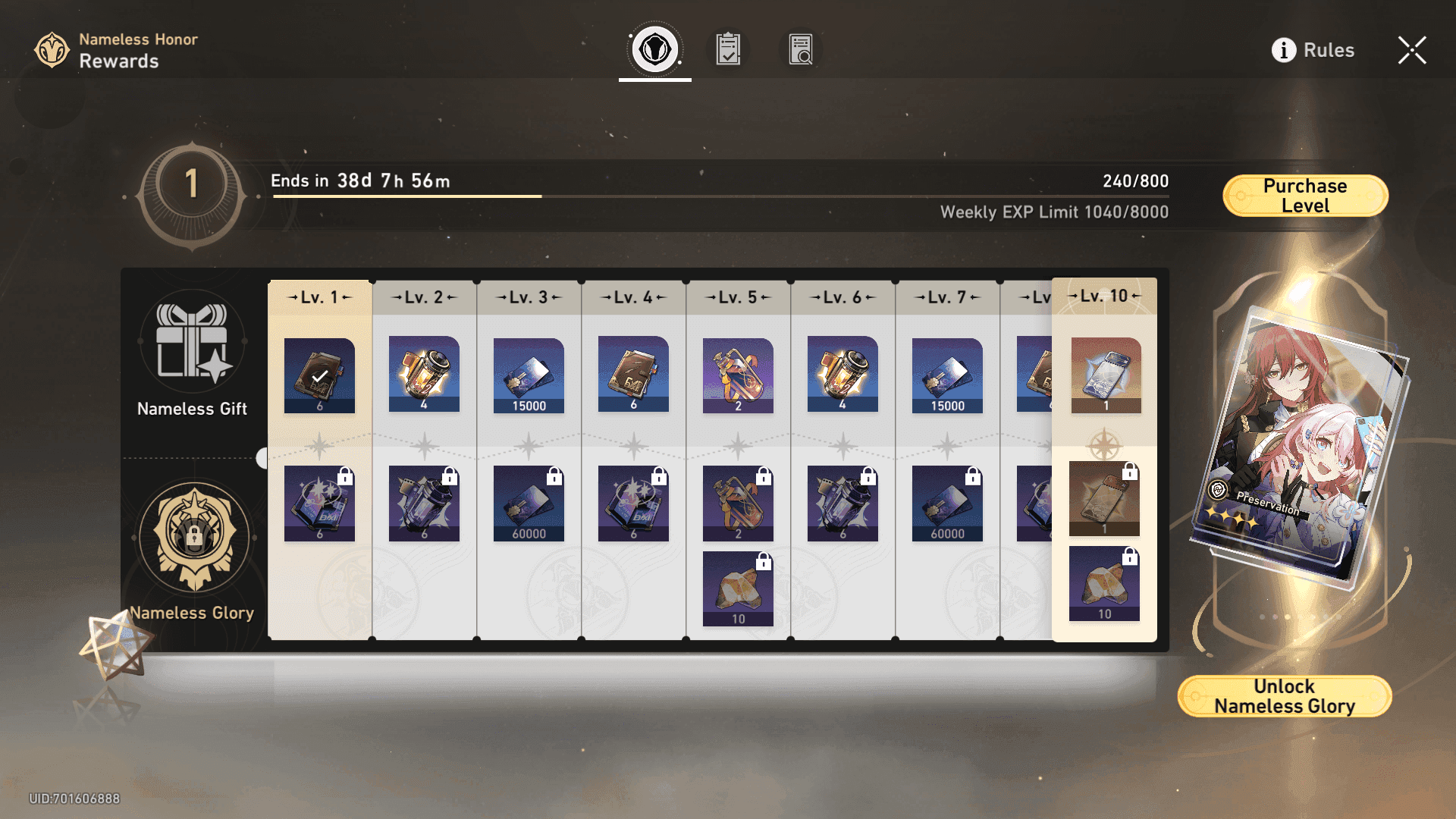Show the Rules information
The image size is (1456, 819).
coord(1313,50)
